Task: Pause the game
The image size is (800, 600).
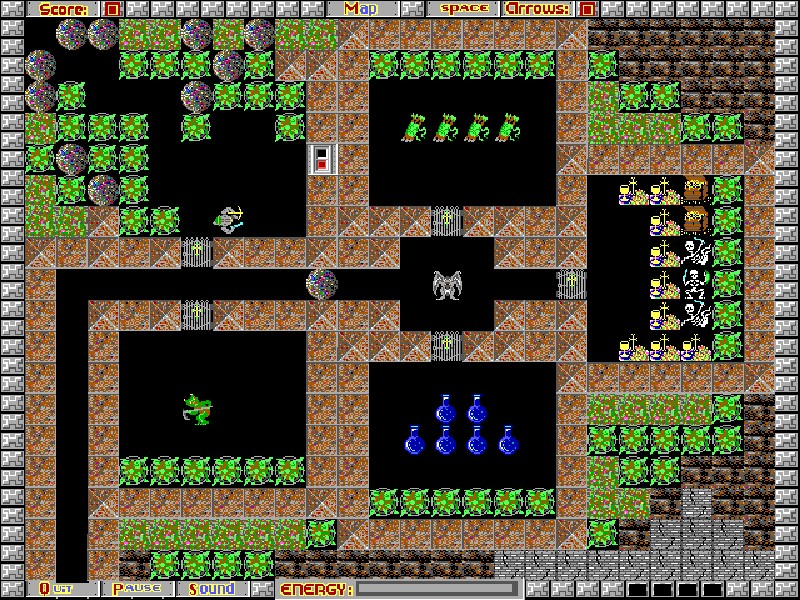Action: [137, 589]
